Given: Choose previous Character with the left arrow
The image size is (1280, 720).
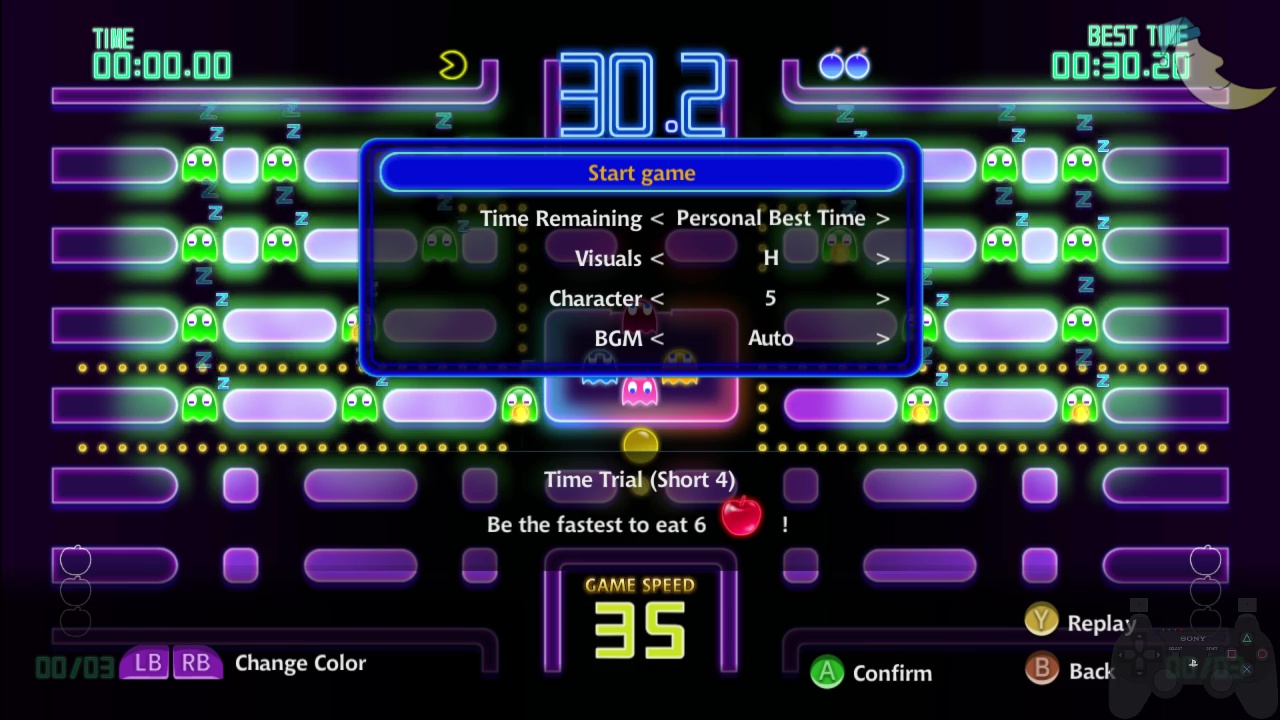Looking at the screenshot, I should click(x=657, y=298).
